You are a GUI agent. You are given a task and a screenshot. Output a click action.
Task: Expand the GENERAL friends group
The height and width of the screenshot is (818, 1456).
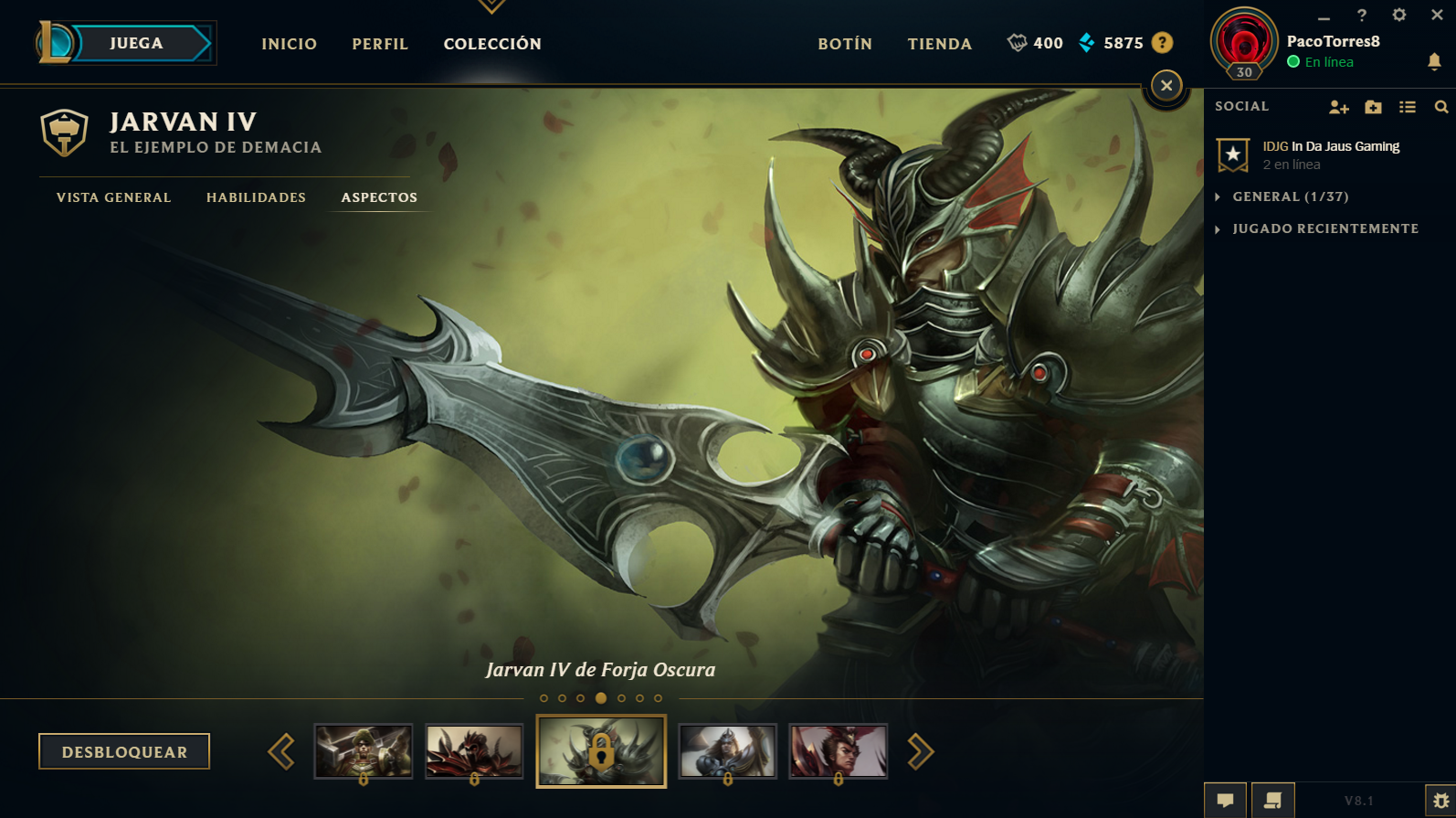click(x=1290, y=197)
